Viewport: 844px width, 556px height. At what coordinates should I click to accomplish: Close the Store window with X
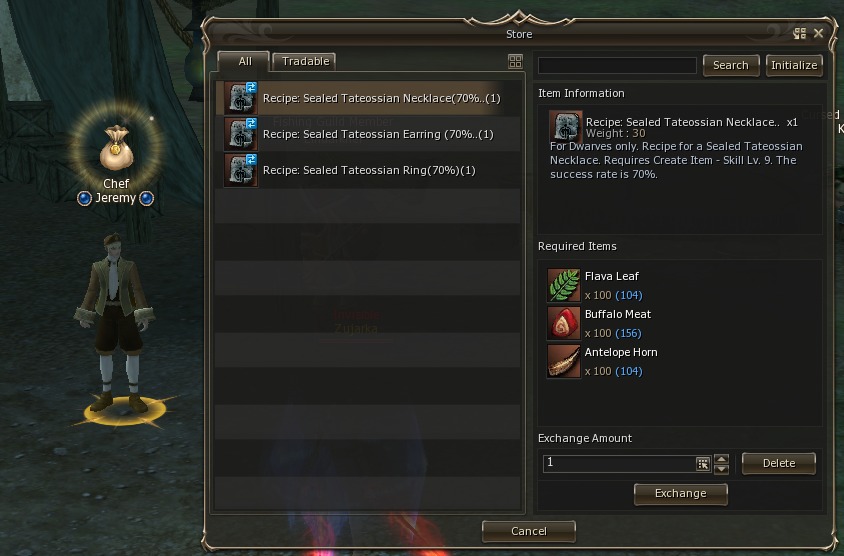818,33
